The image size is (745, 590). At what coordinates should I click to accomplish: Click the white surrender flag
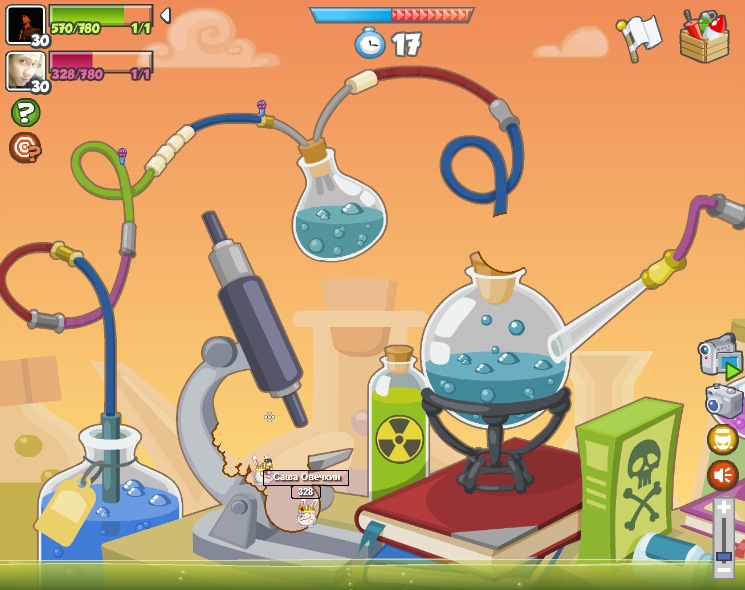(640, 35)
